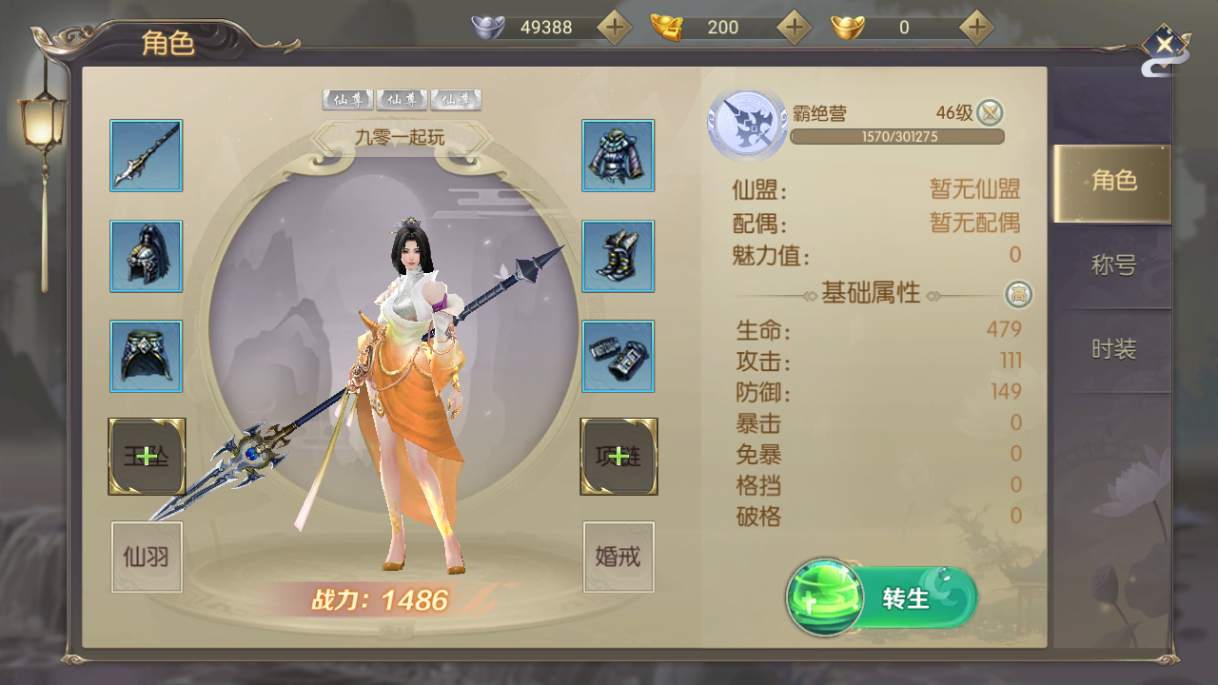Select the equipped boots slot
Image resolution: width=1218 pixels, height=685 pixels.
tap(618, 256)
